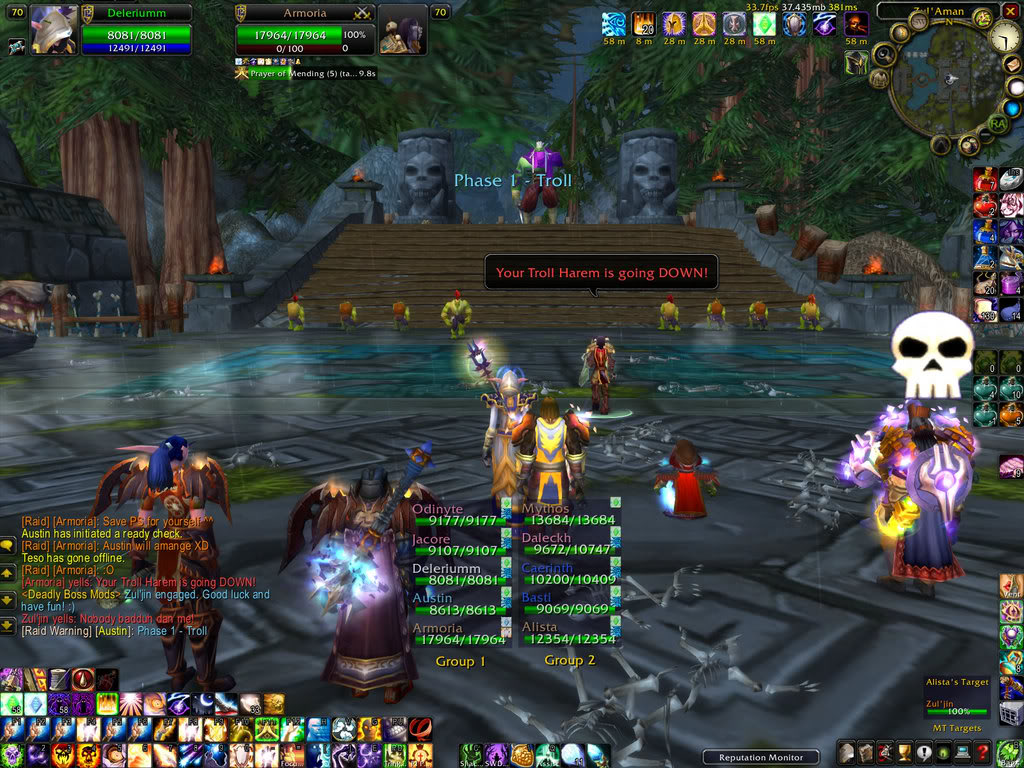Click the Reputation Monitor bar
Viewport: 1024px width, 768px height.
760,757
